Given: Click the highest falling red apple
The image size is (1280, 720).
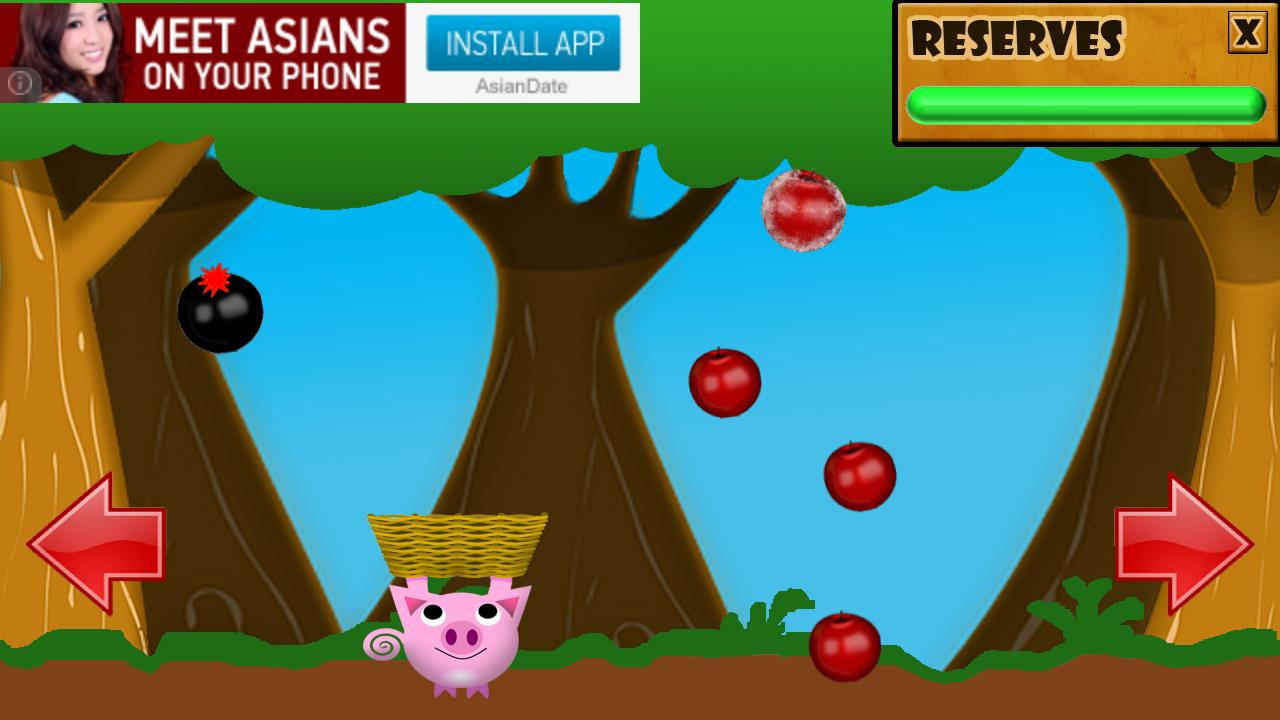Looking at the screenshot, I should [x=724, y=383].
